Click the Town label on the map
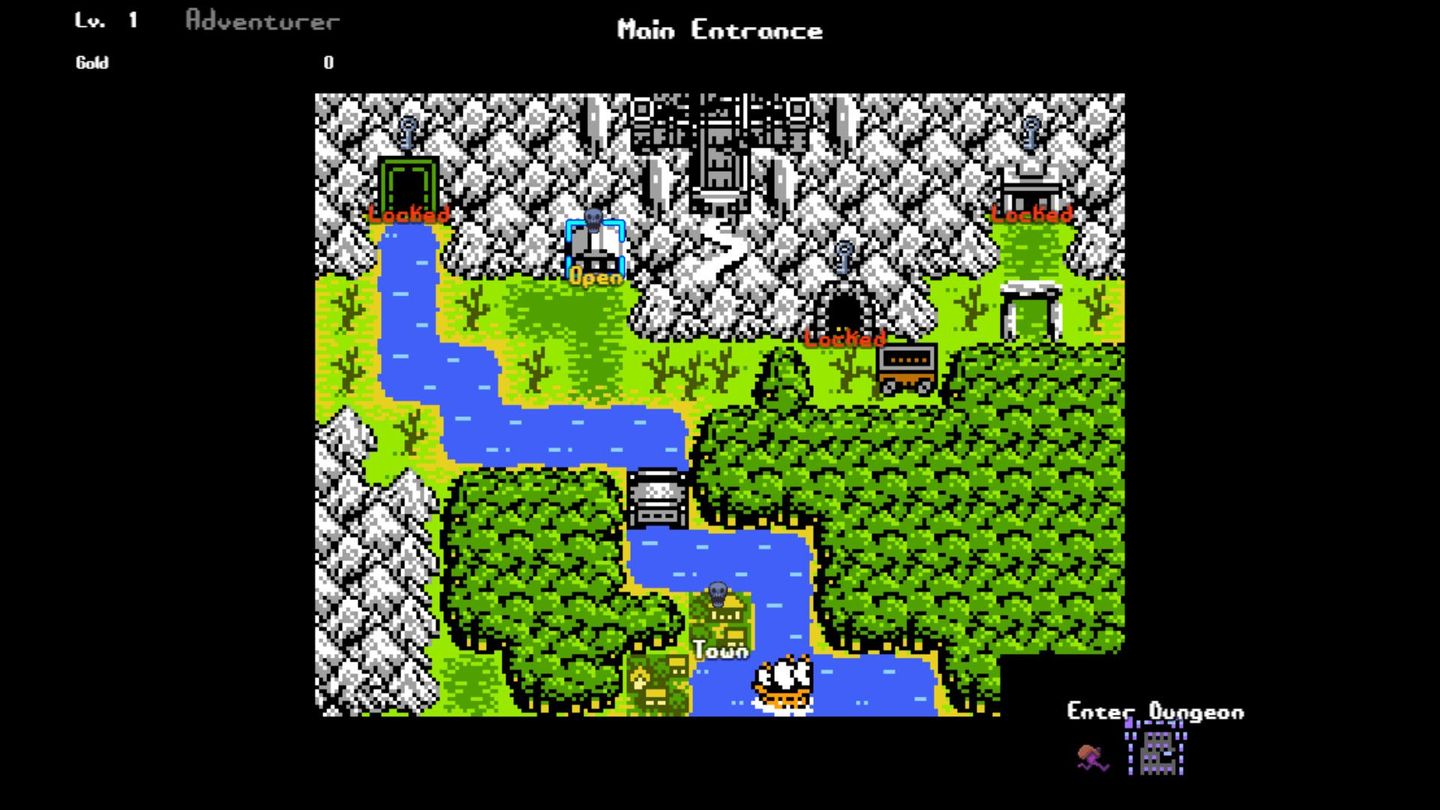The height and width of the screenshot is (810, 1440). (721, 649)
